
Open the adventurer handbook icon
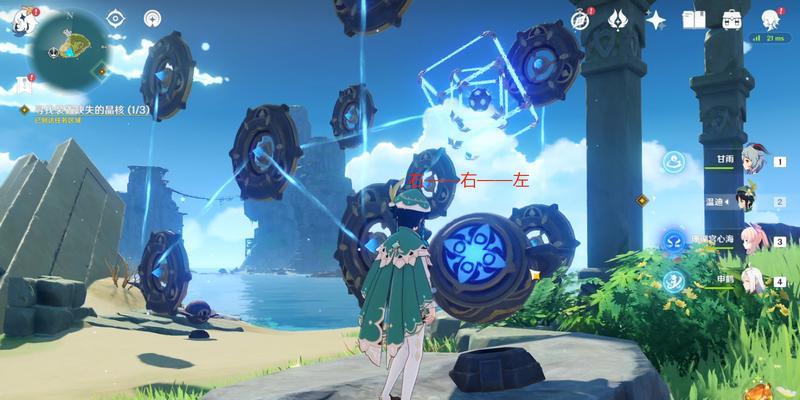click(693, 19)
